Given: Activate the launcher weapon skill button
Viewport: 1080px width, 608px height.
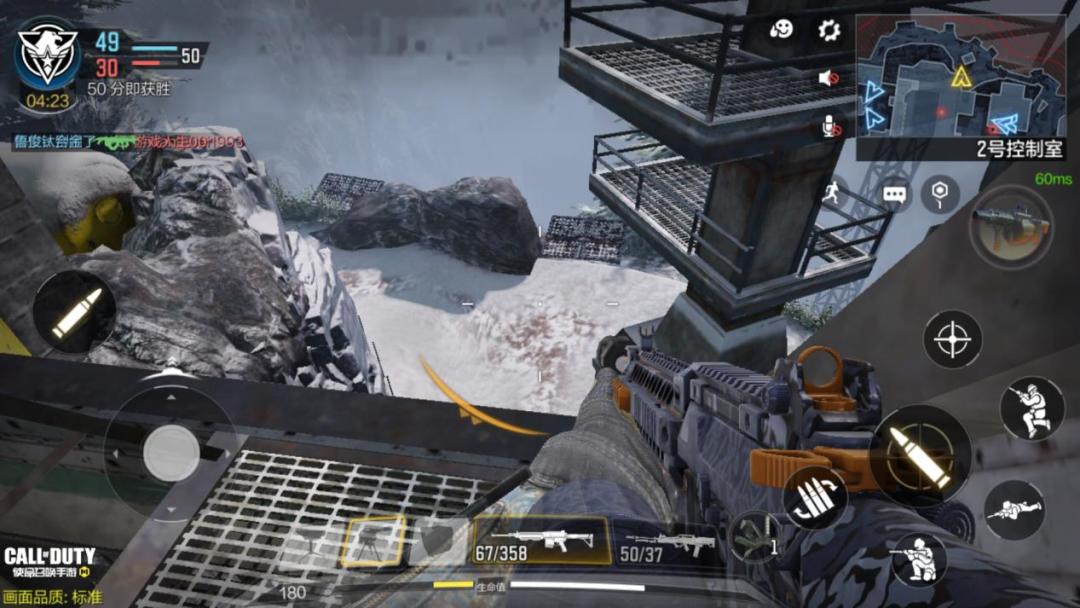Looking at the screenshot, I should [1010, 227].
